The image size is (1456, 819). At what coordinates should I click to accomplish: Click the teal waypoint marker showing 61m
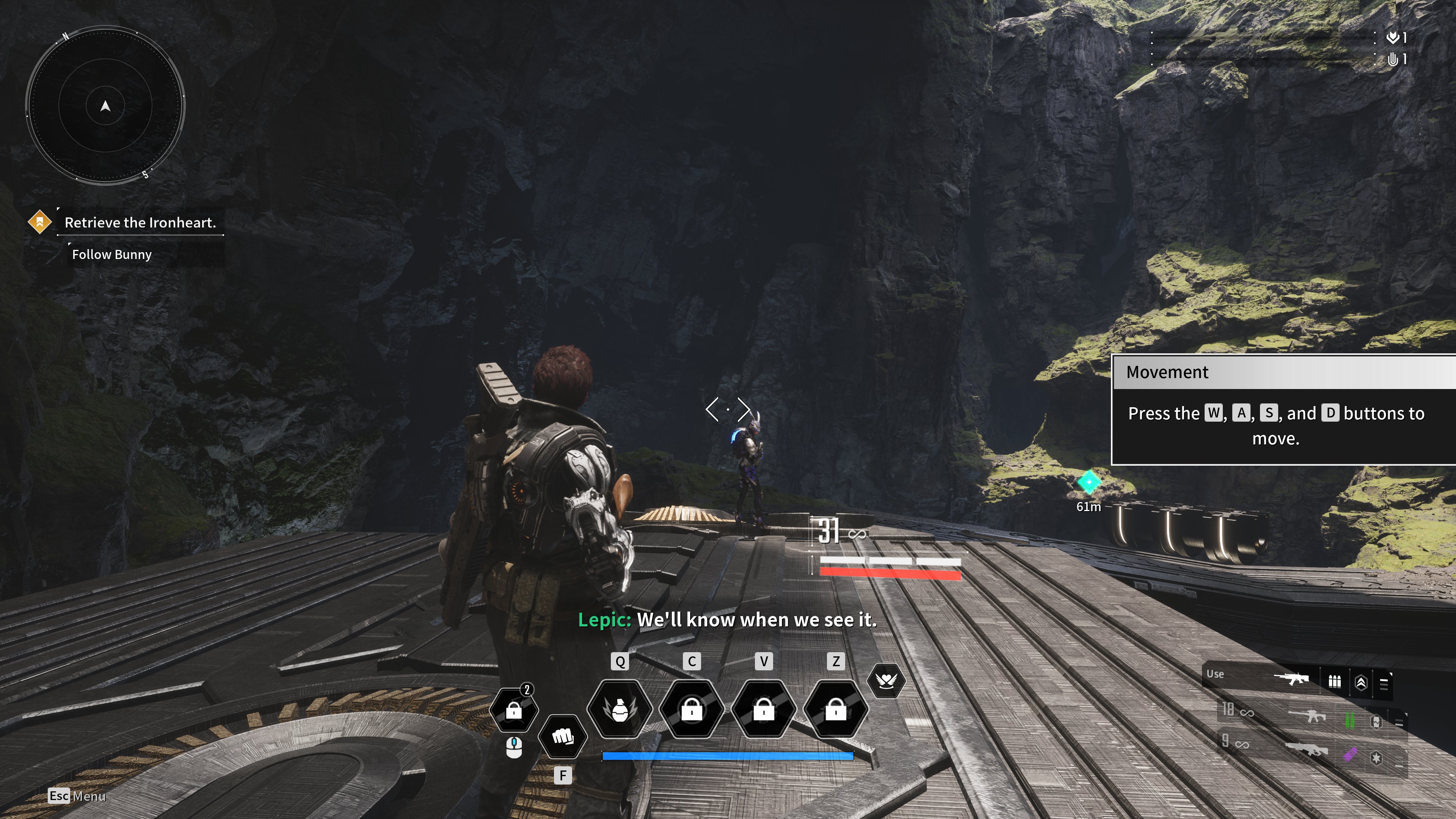pyautogui.click(x=1089, y=482)
